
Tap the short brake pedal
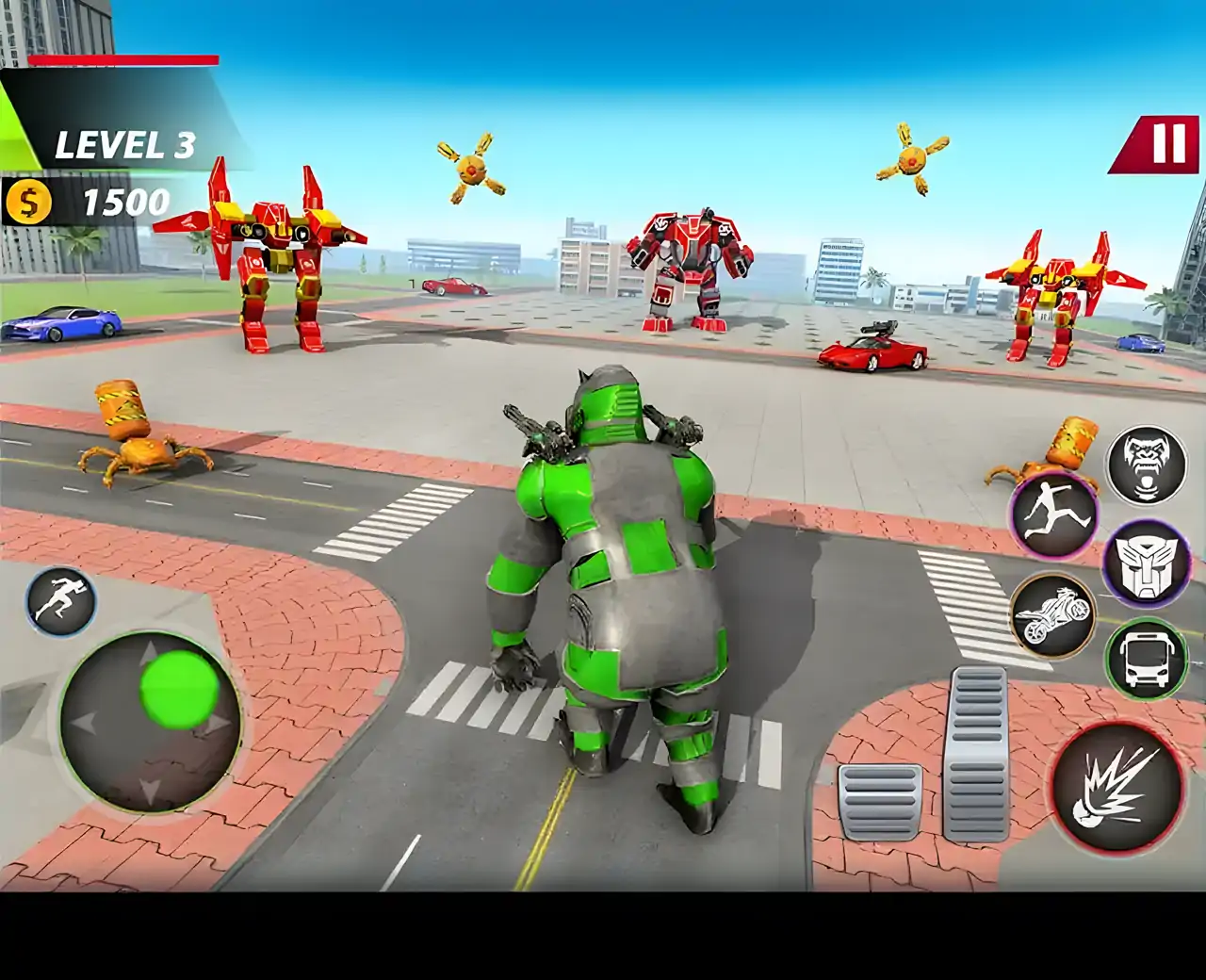point(879,801)
